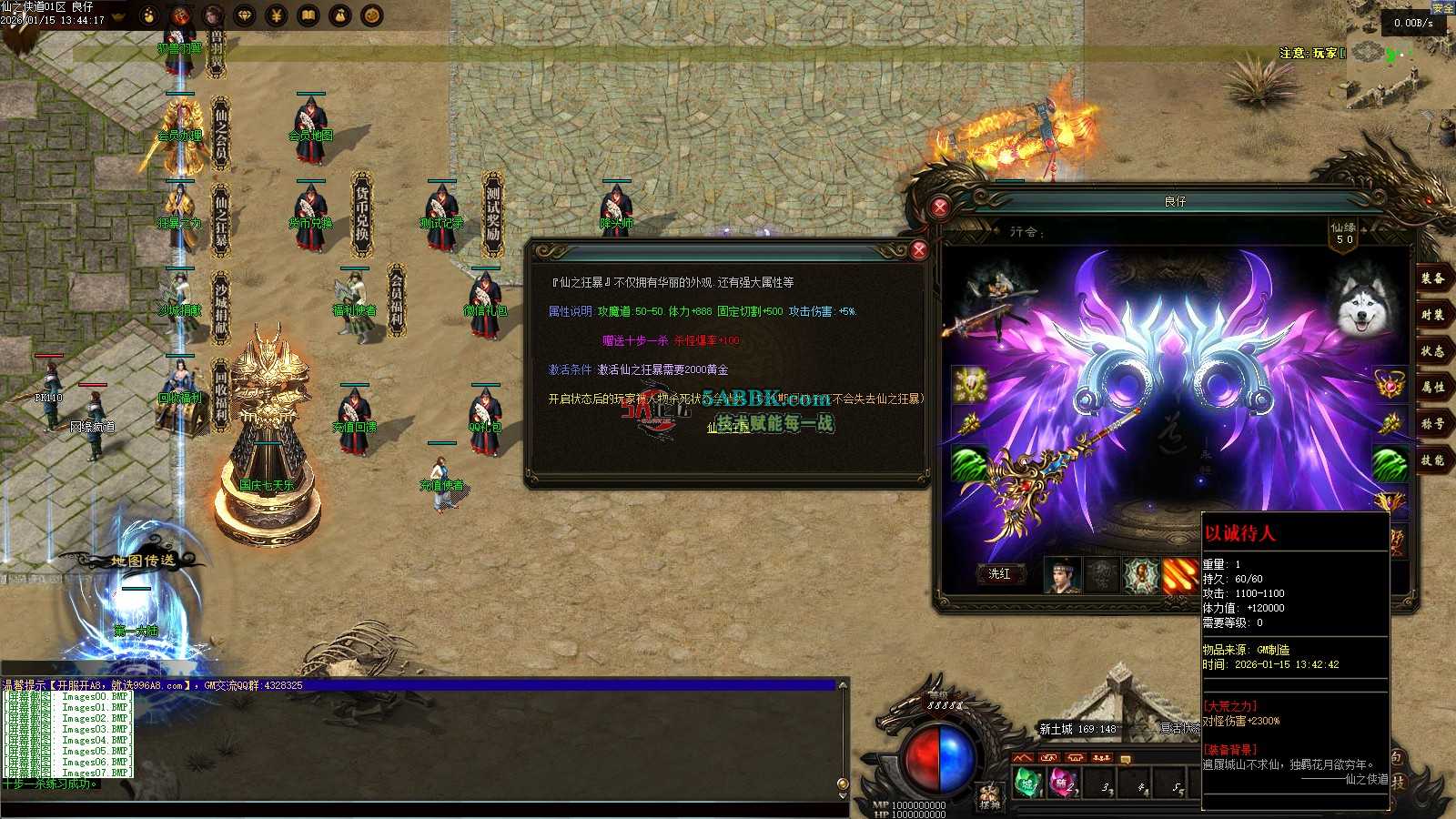Open the diamond icon in top bar
The width and height of the screenshot is (1456, 819).
245,15
